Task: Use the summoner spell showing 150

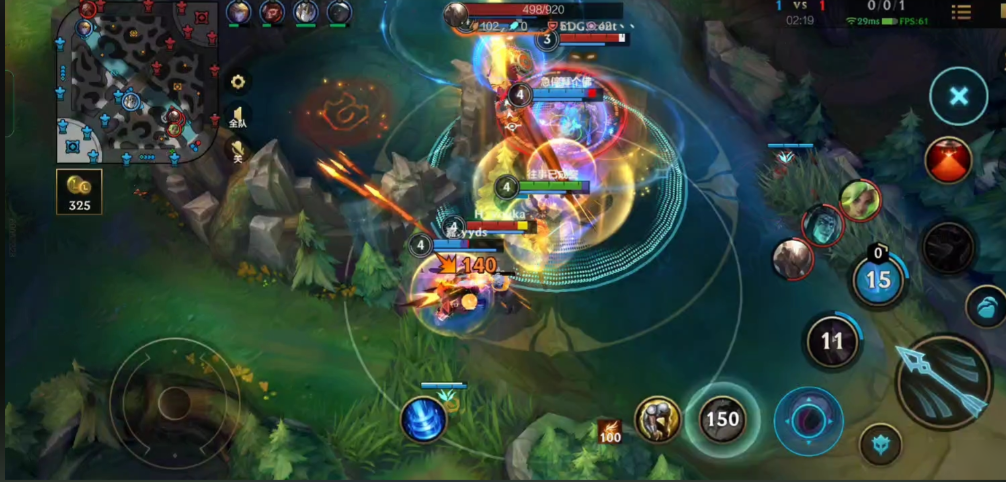Action: pyautogui.click(x=720, y=418)
